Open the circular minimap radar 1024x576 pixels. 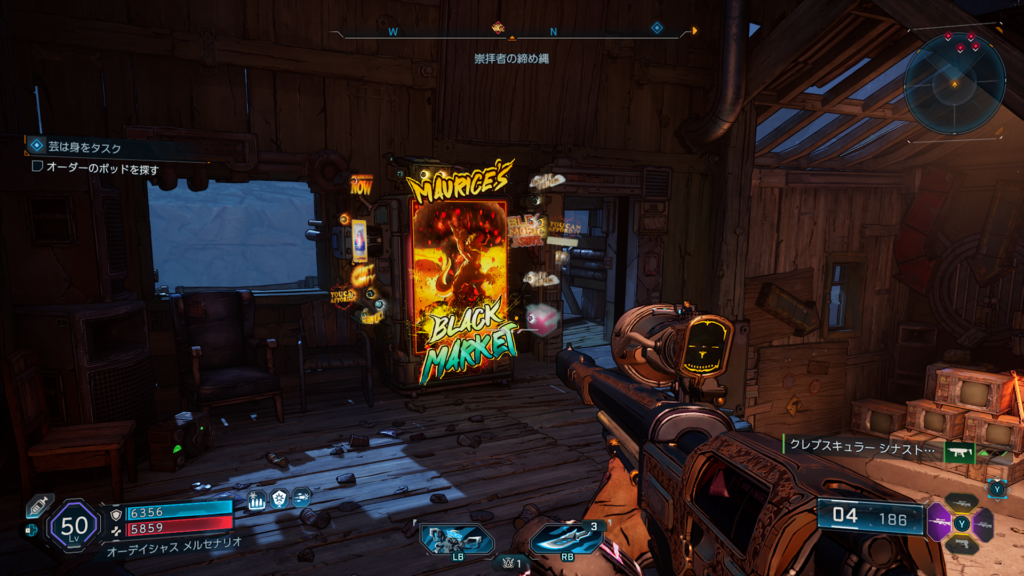click(x=954, y=84)
